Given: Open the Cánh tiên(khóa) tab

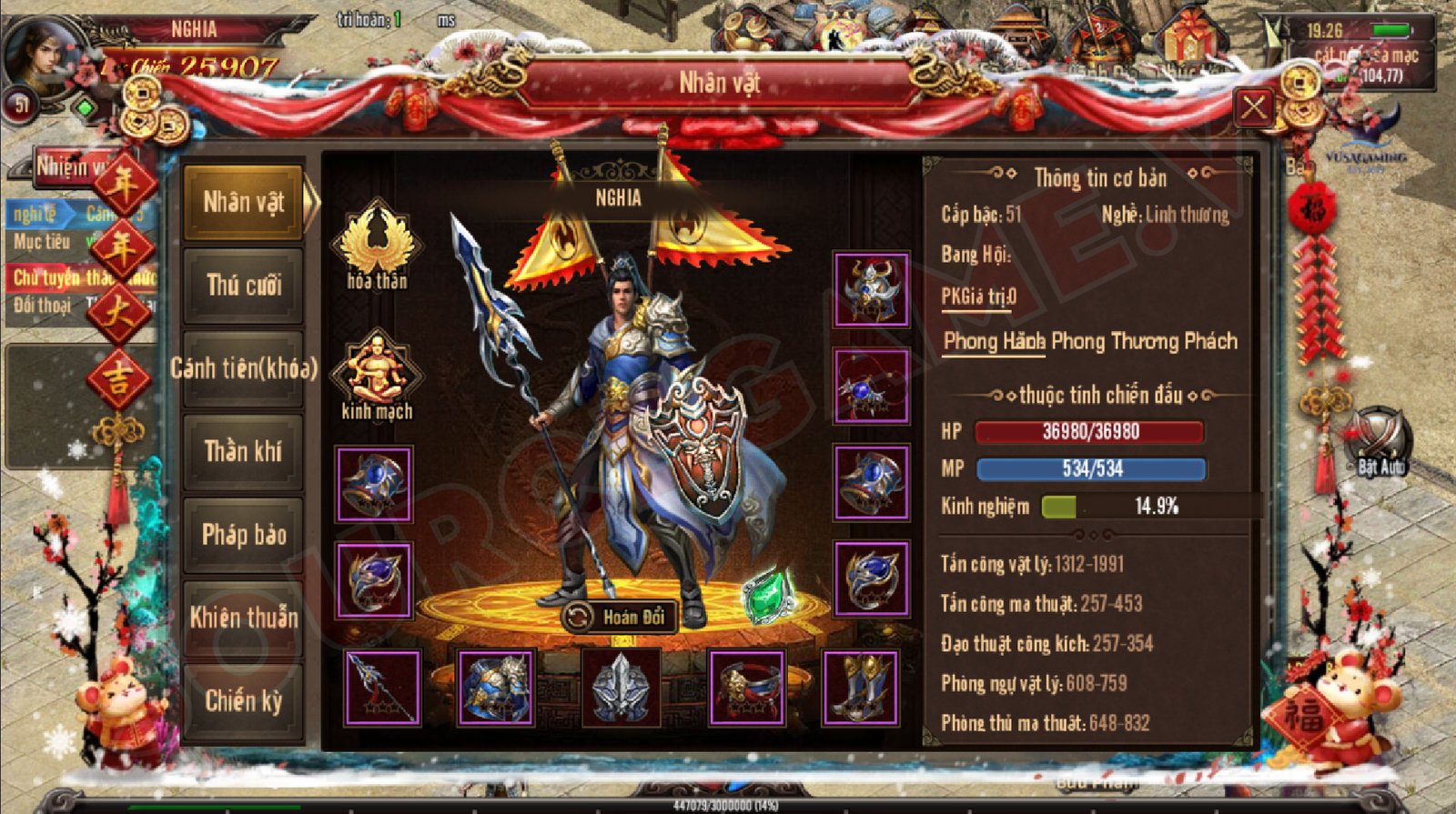Looking at the screenshot, I should (243, 368).
